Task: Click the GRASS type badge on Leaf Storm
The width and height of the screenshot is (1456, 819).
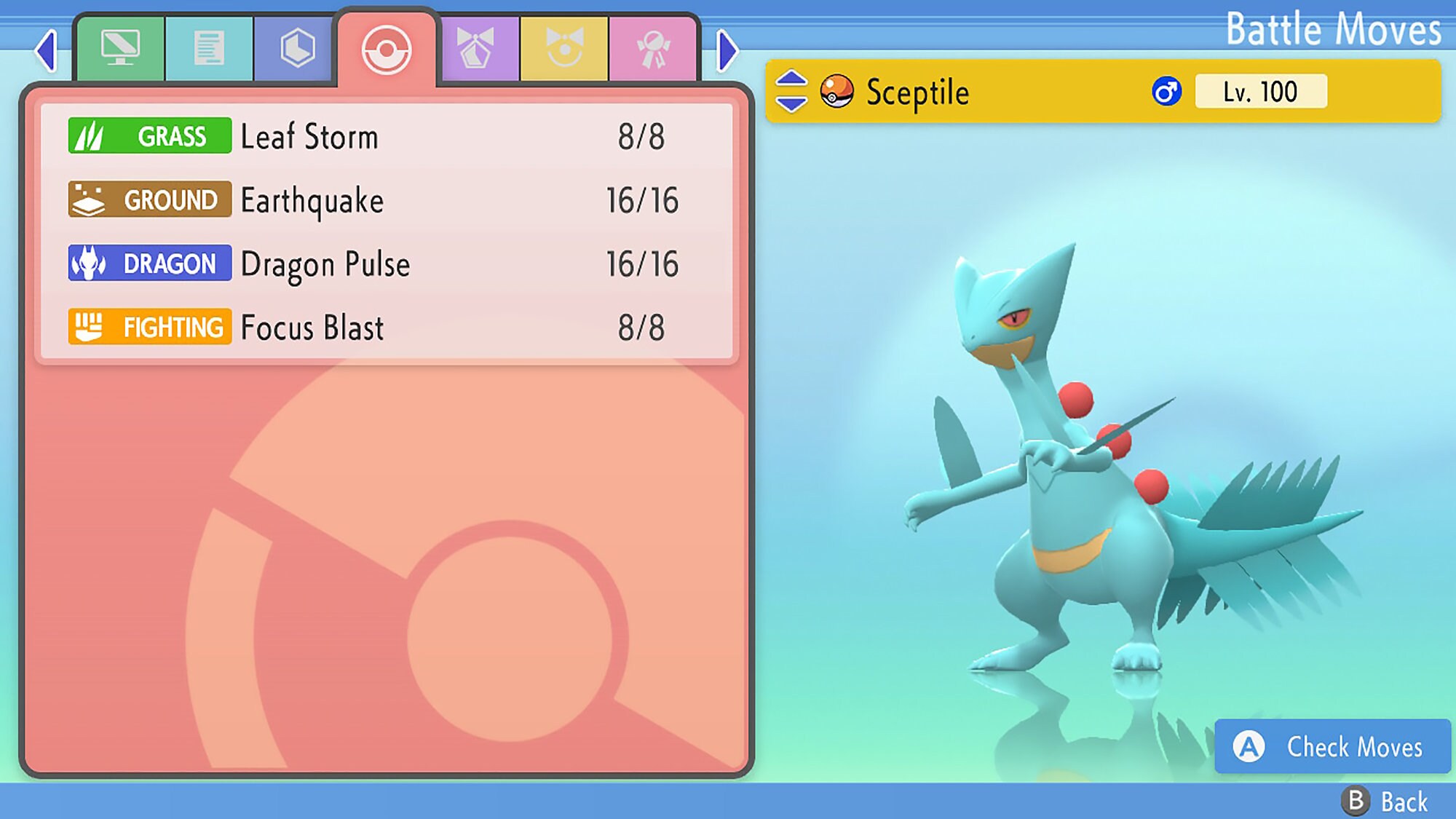Action: coord(149,135)
